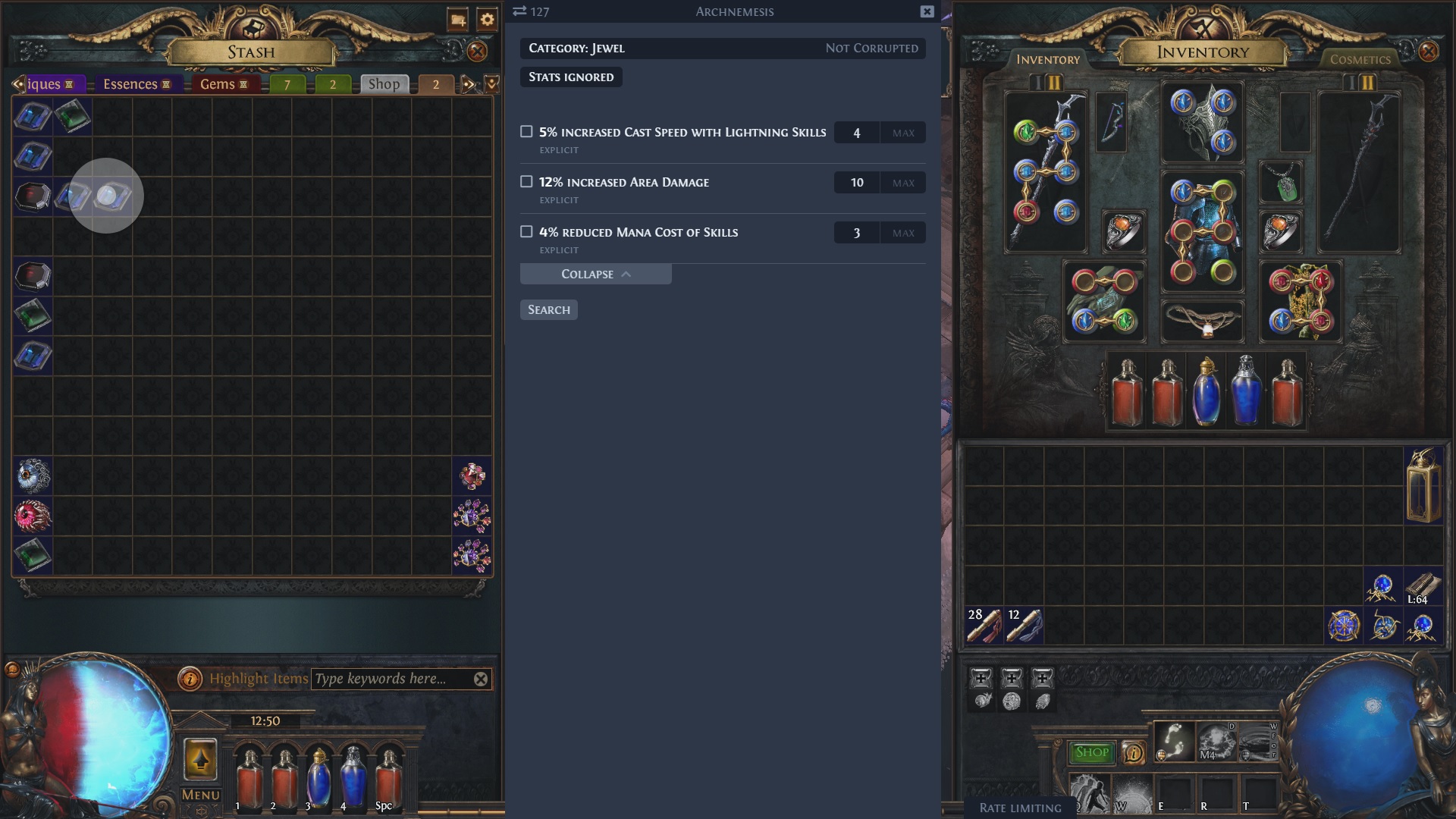Check the 5% increased Cast Speed with Lightning Skills filter
This screenshot has height=819, width=1456.
pos(526,132)
